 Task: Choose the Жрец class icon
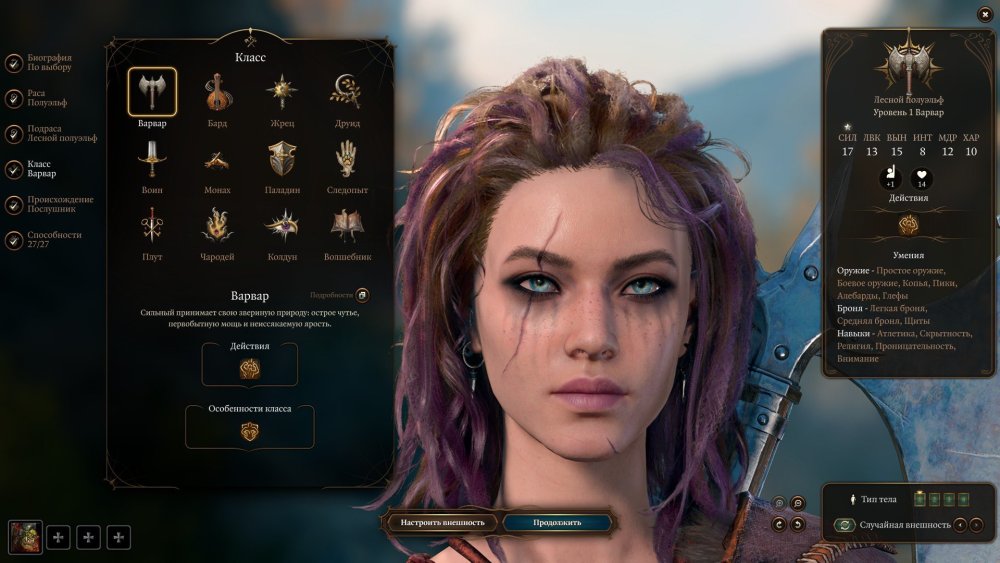click(281, 93)
